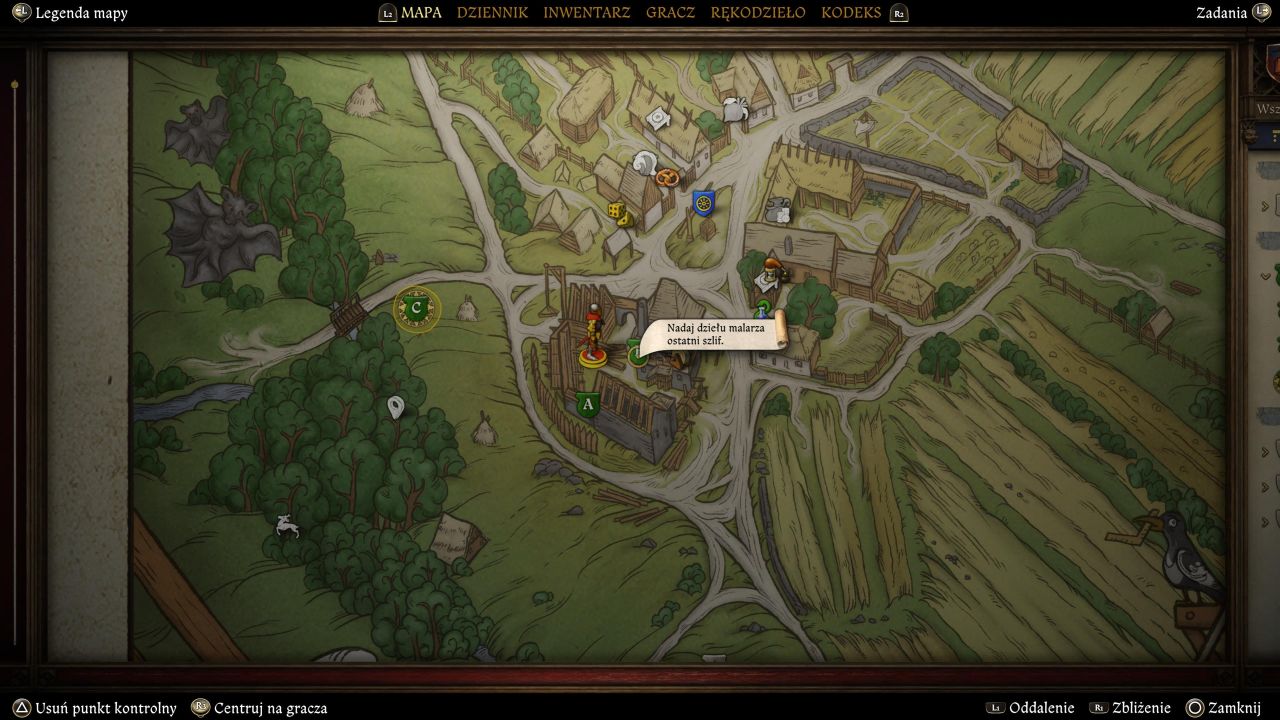Click the white map pin marker
The image size is (1280, 720).
coord(396,407)
